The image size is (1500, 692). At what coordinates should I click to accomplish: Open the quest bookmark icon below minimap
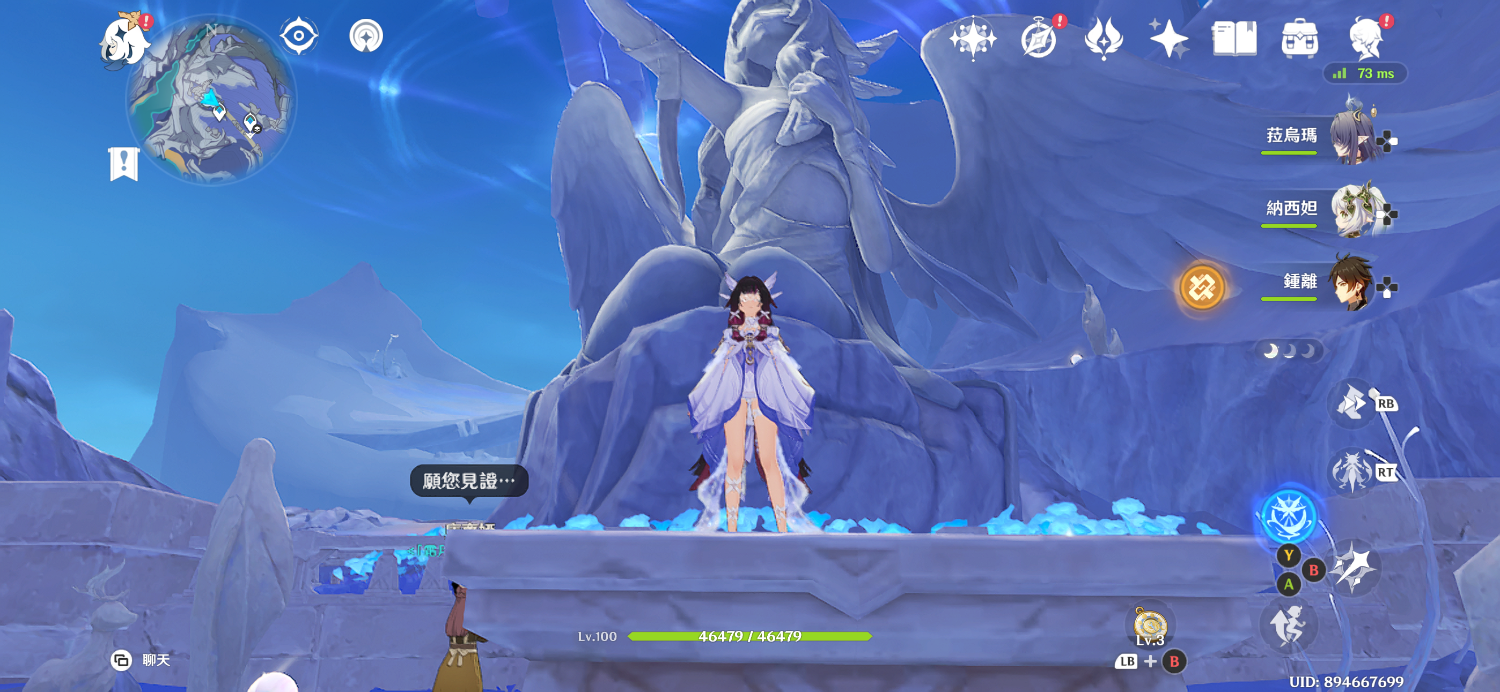[x=123, y=164]
